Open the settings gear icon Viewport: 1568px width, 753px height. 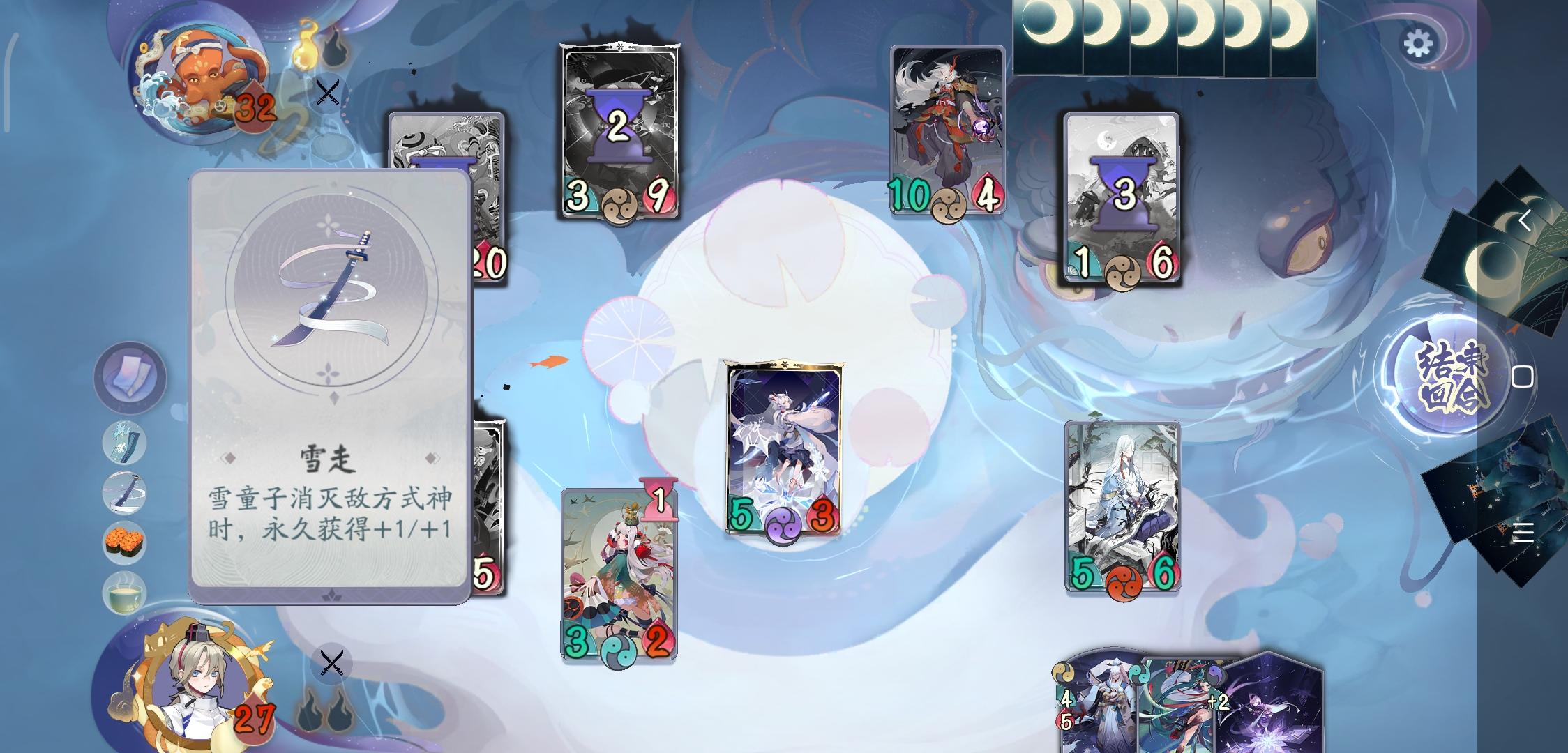pyautogui.click(x=1417, y=43)
